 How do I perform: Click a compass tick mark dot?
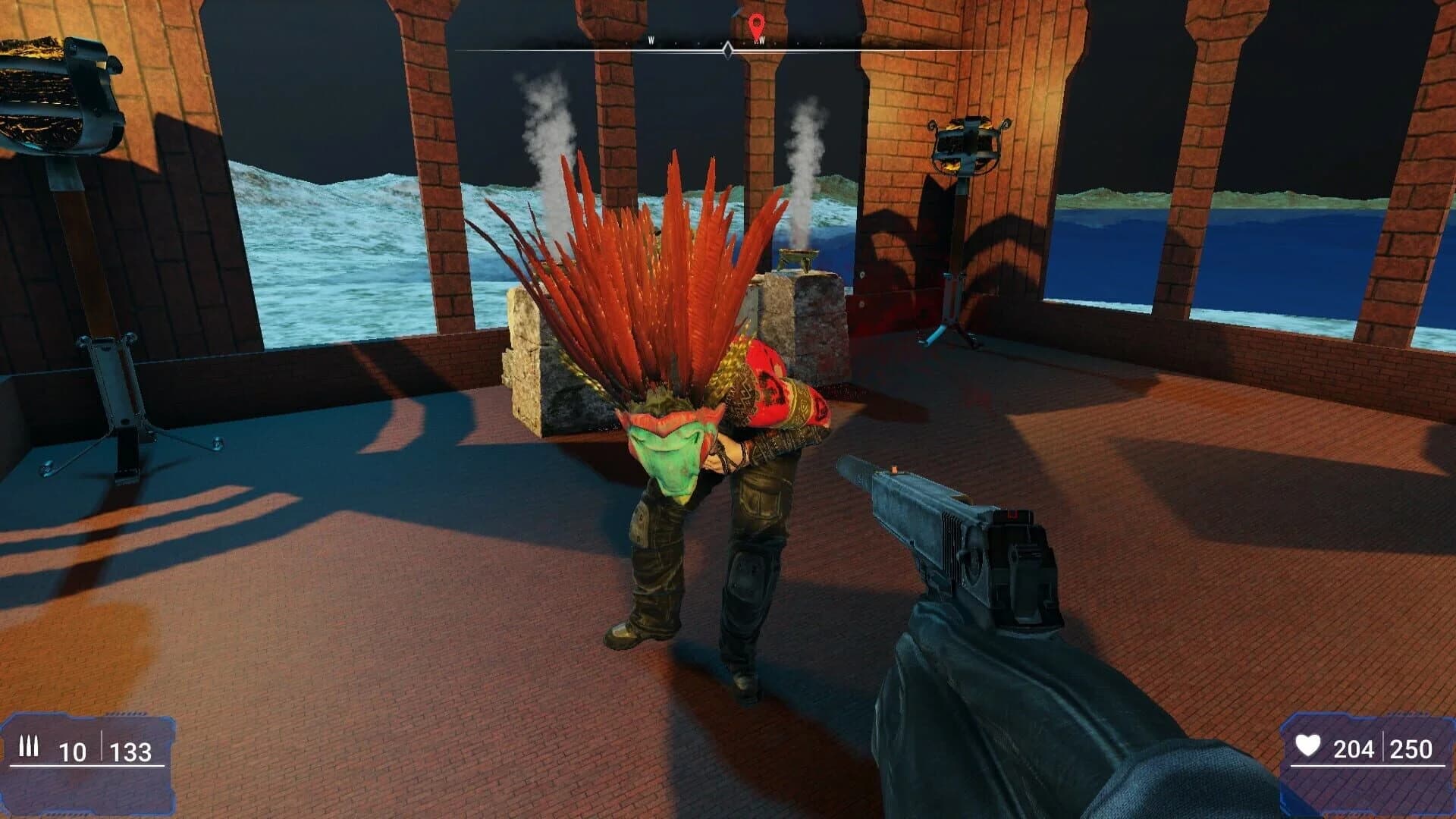pos(675,42)
